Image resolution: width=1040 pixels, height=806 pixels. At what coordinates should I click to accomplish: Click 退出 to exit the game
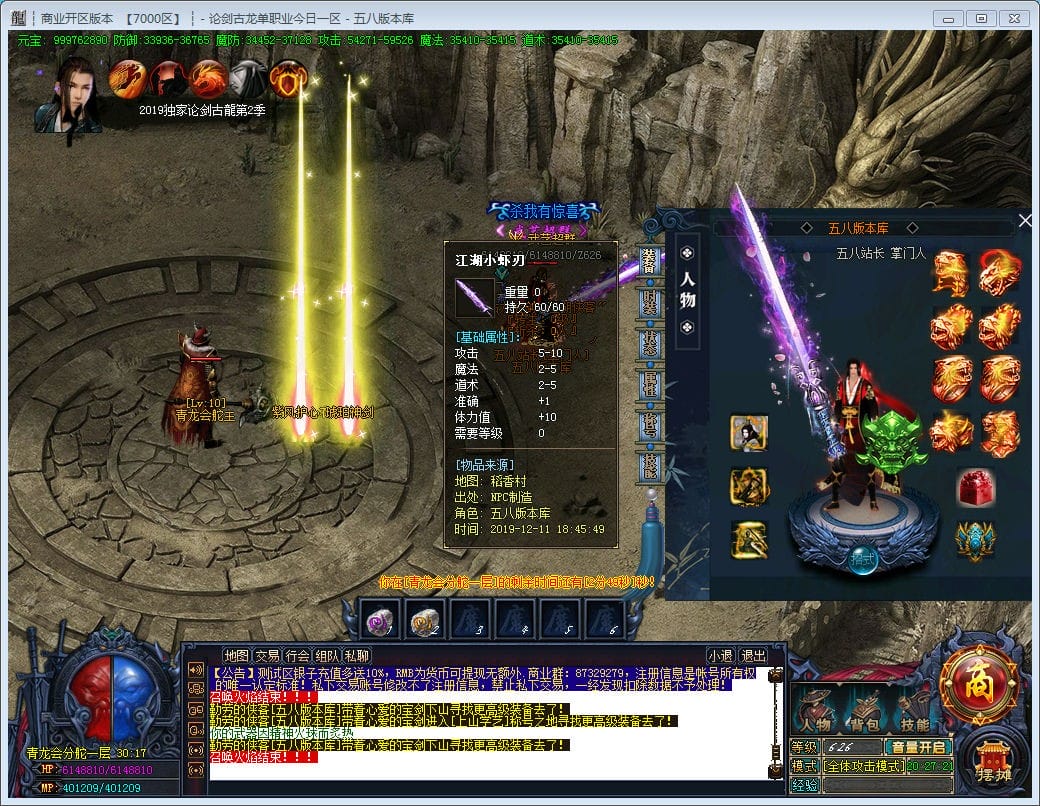[x=753, y=656]
